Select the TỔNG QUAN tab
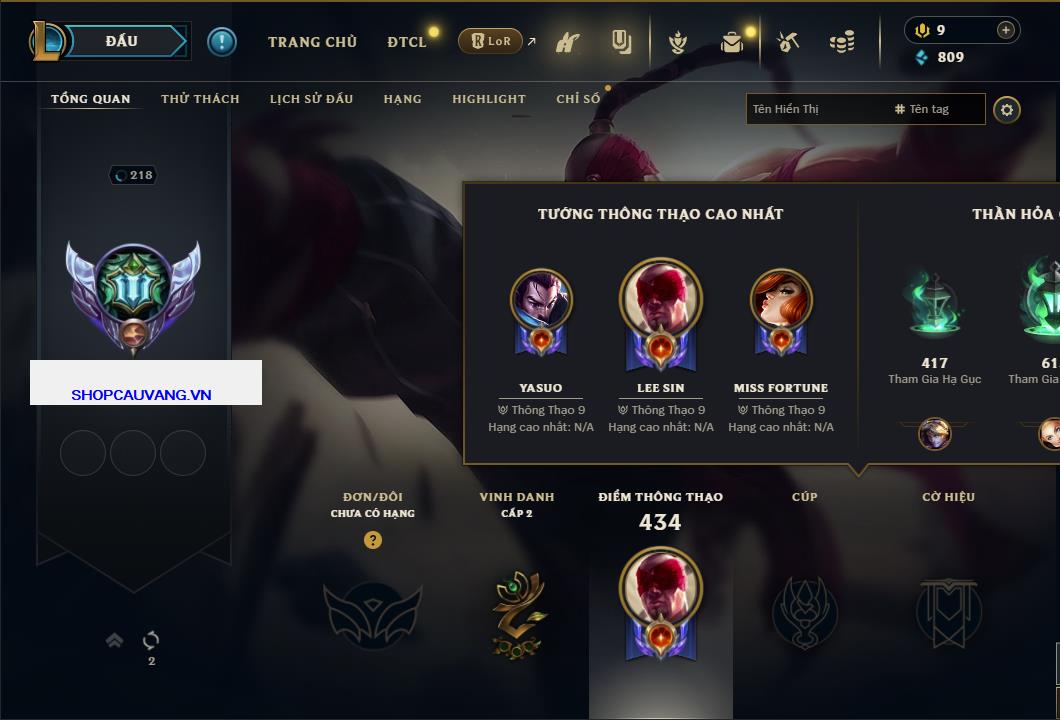 [90, 99]
